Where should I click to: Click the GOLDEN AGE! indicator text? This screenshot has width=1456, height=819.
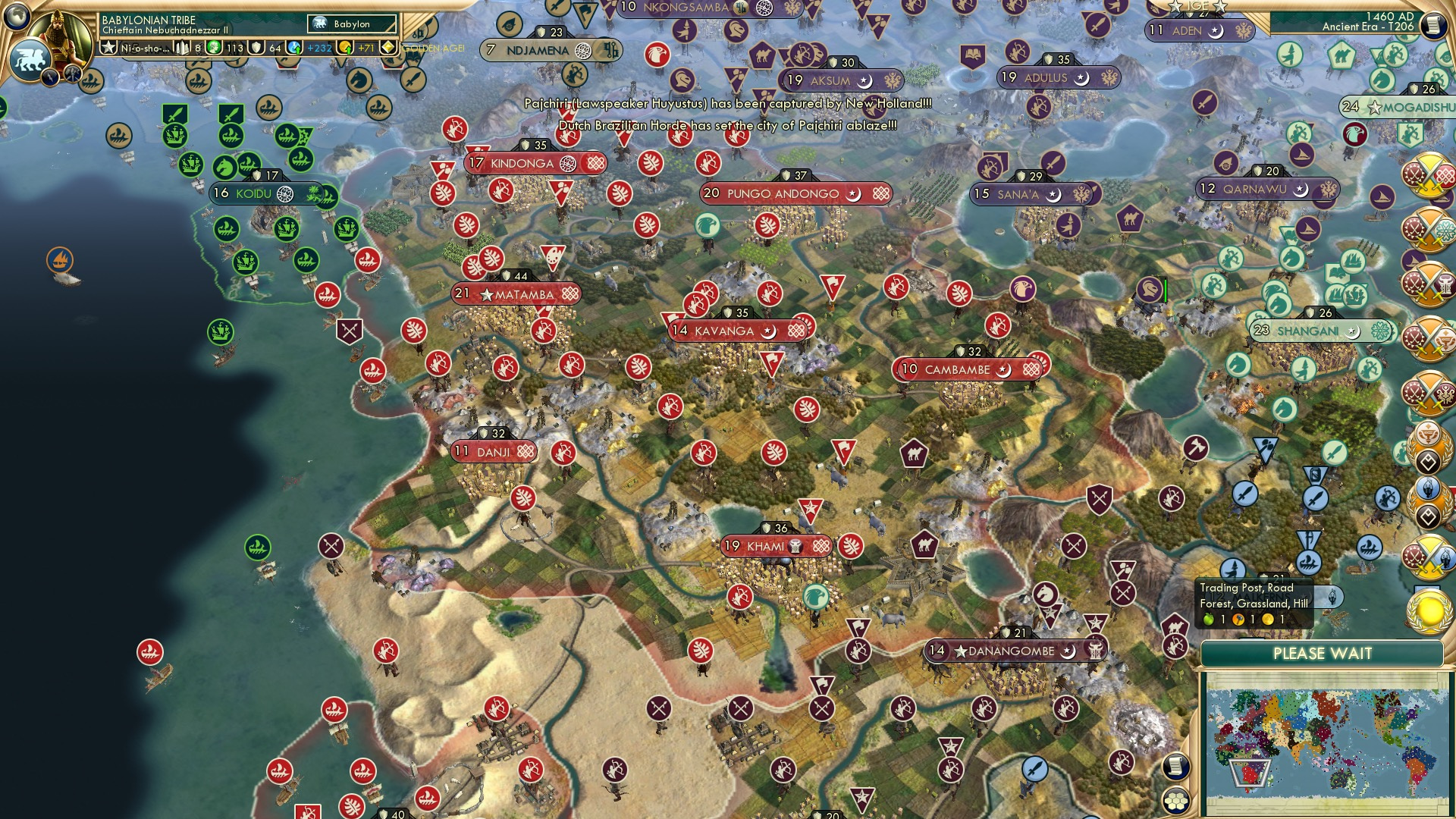click(432, 48)
